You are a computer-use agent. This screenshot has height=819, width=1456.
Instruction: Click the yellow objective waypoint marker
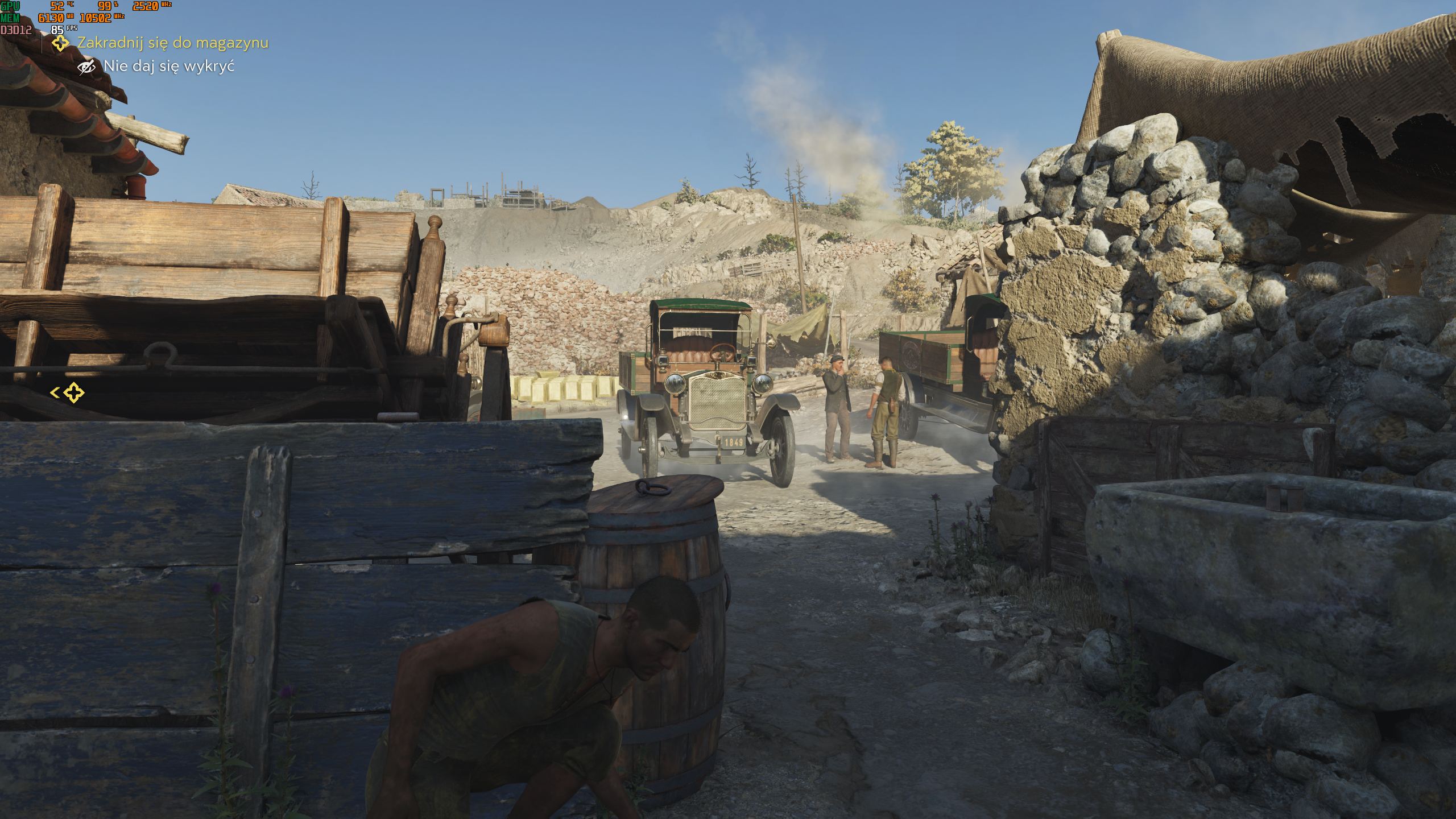pyautogui.click(x=73, y=392)
